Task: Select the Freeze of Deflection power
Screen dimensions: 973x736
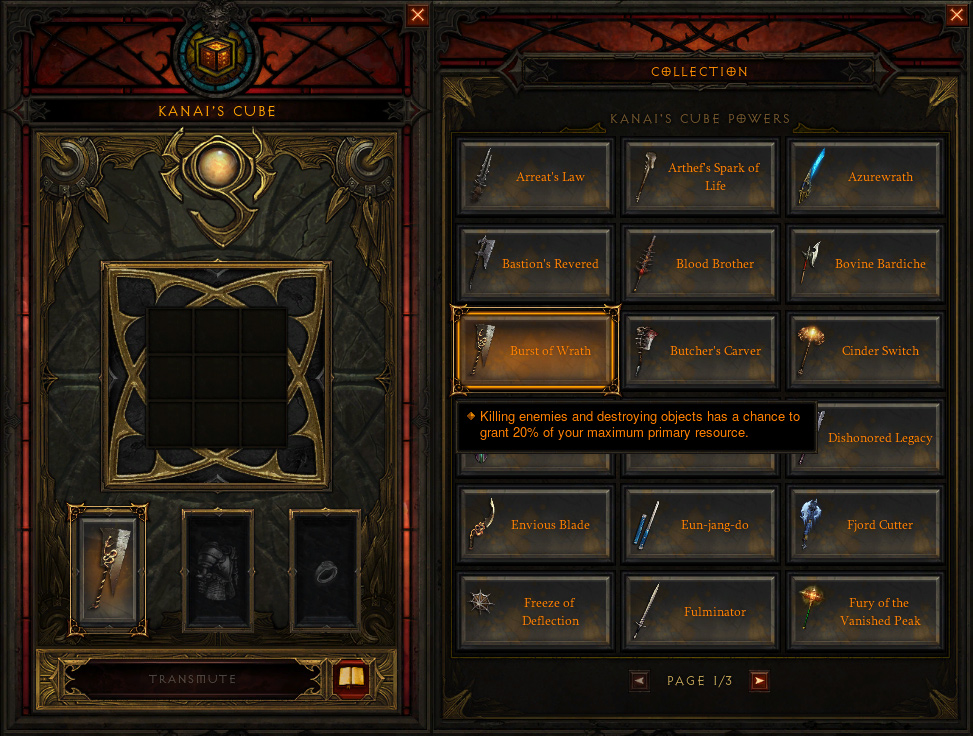Action: [535, 612]
